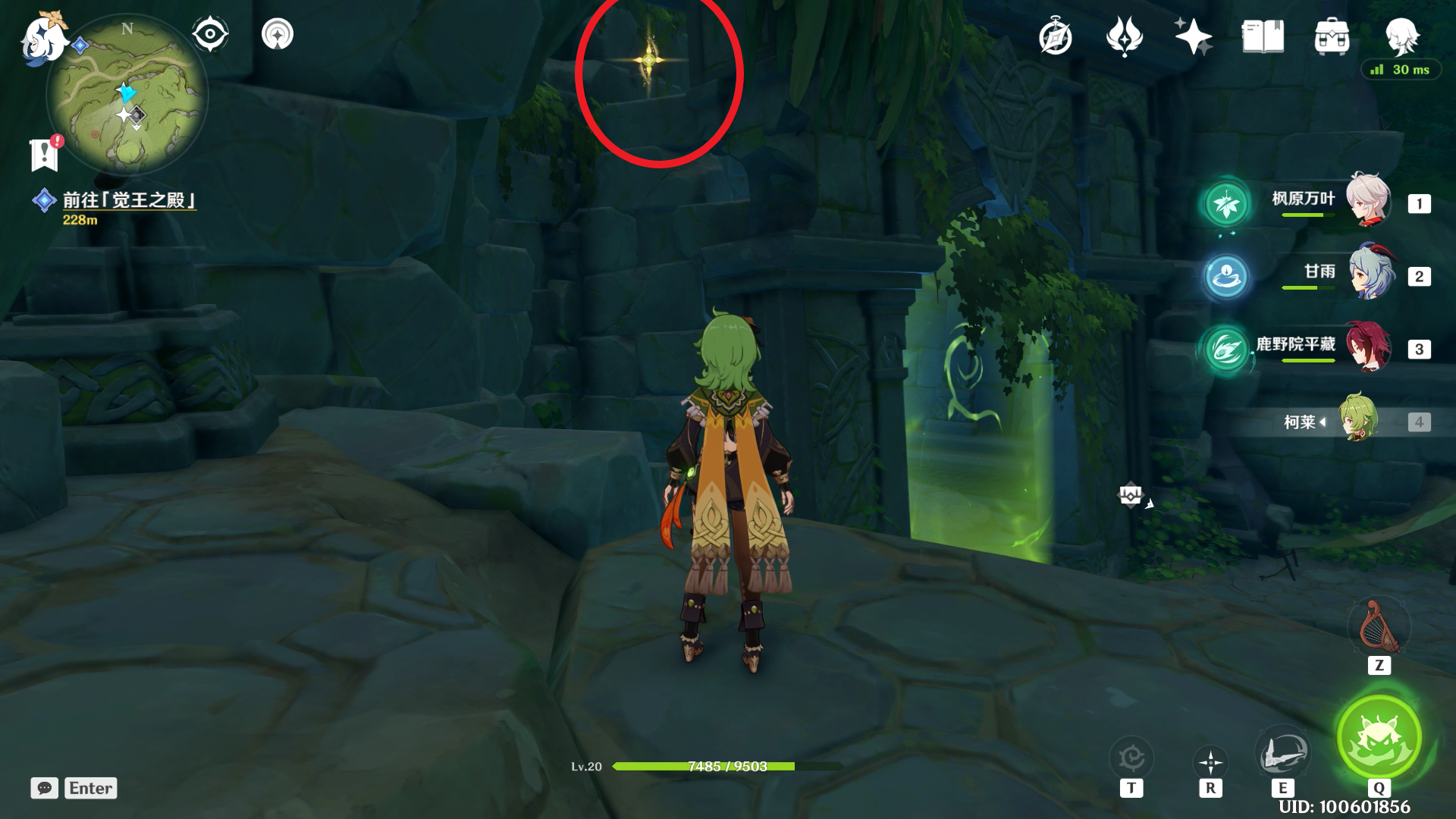This screenshot has width=1456, height=819.
Task: Open the chat box speech bubble
Action: click(45, 788)
